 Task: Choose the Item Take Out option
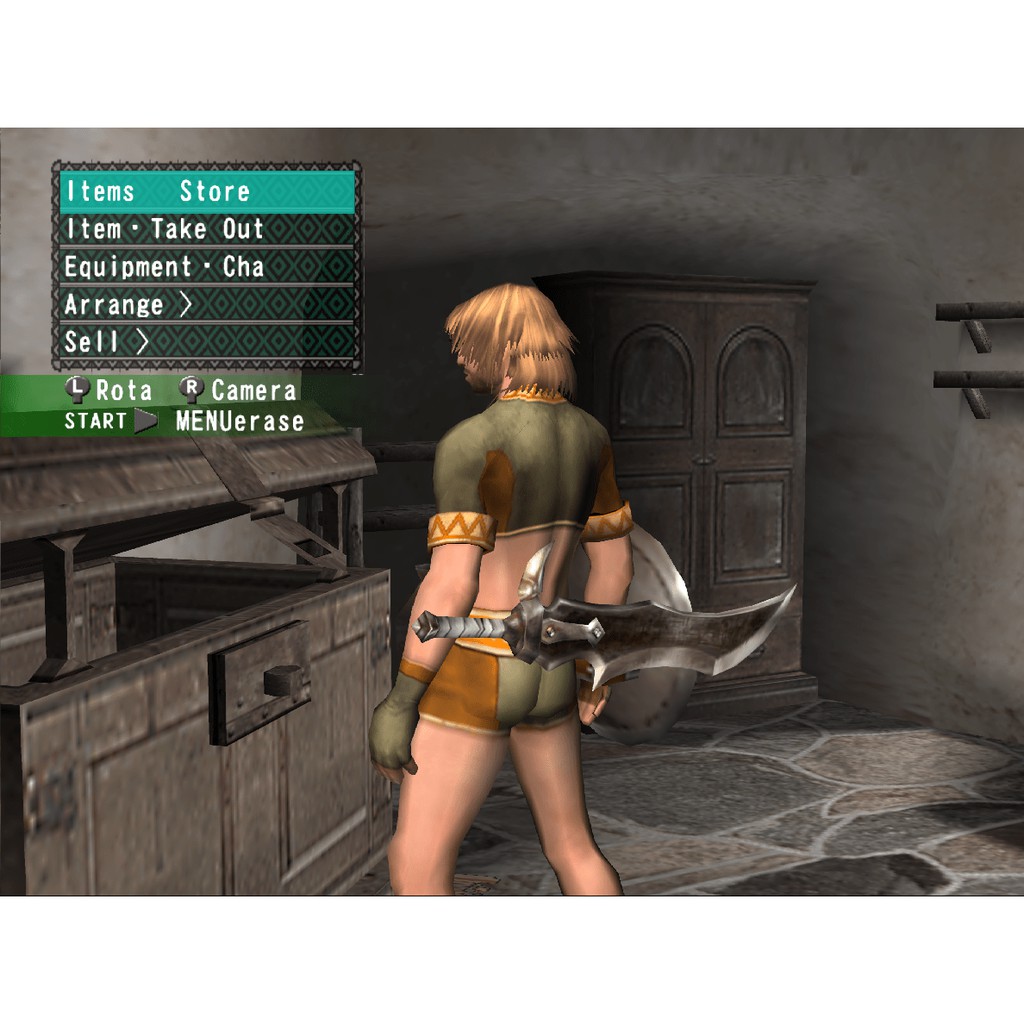coord(207,229)
